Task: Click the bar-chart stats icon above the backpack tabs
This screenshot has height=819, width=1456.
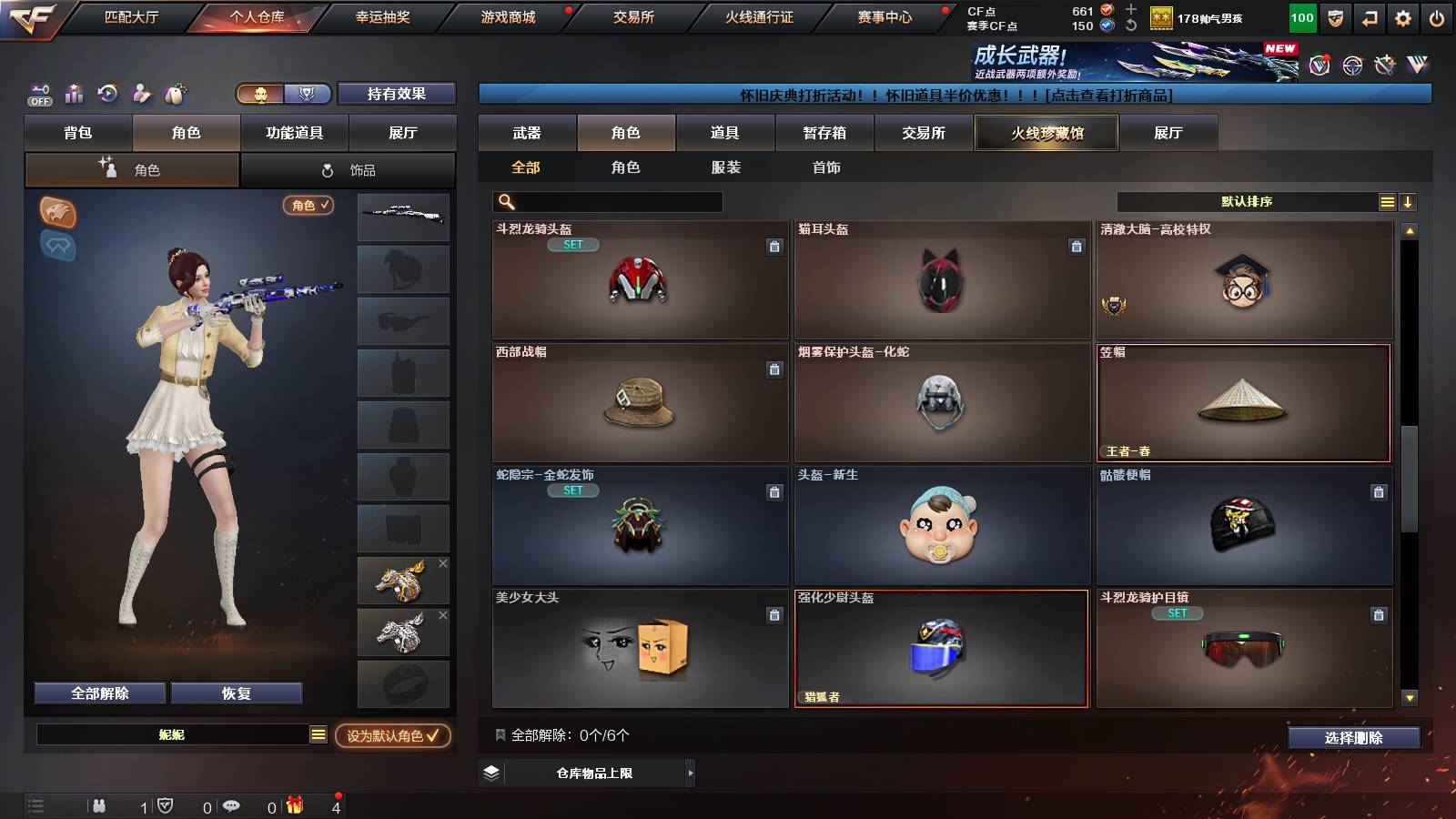Action: [74, 94]
